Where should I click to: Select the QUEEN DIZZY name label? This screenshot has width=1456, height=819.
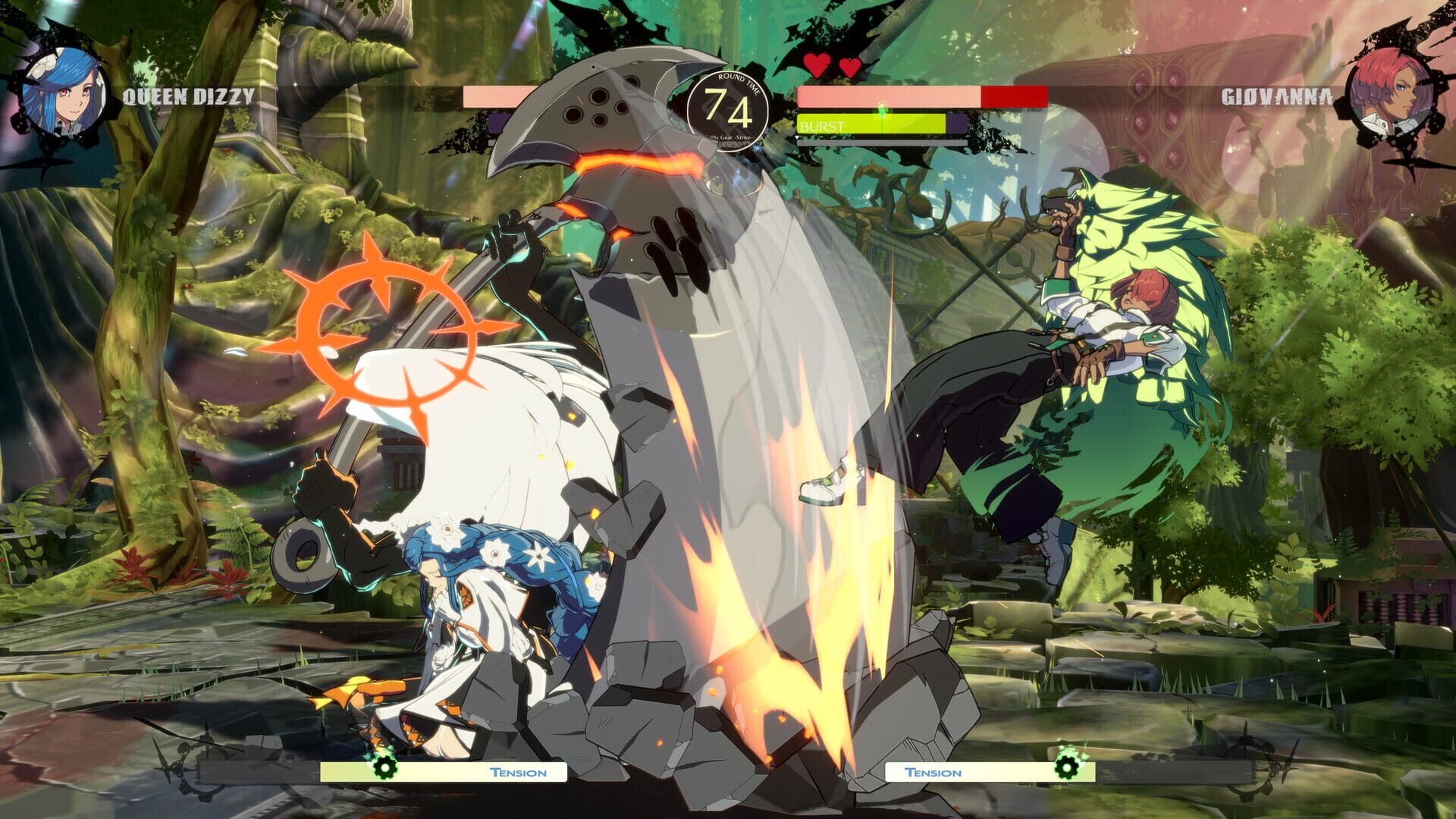click(x=190, y=95)
